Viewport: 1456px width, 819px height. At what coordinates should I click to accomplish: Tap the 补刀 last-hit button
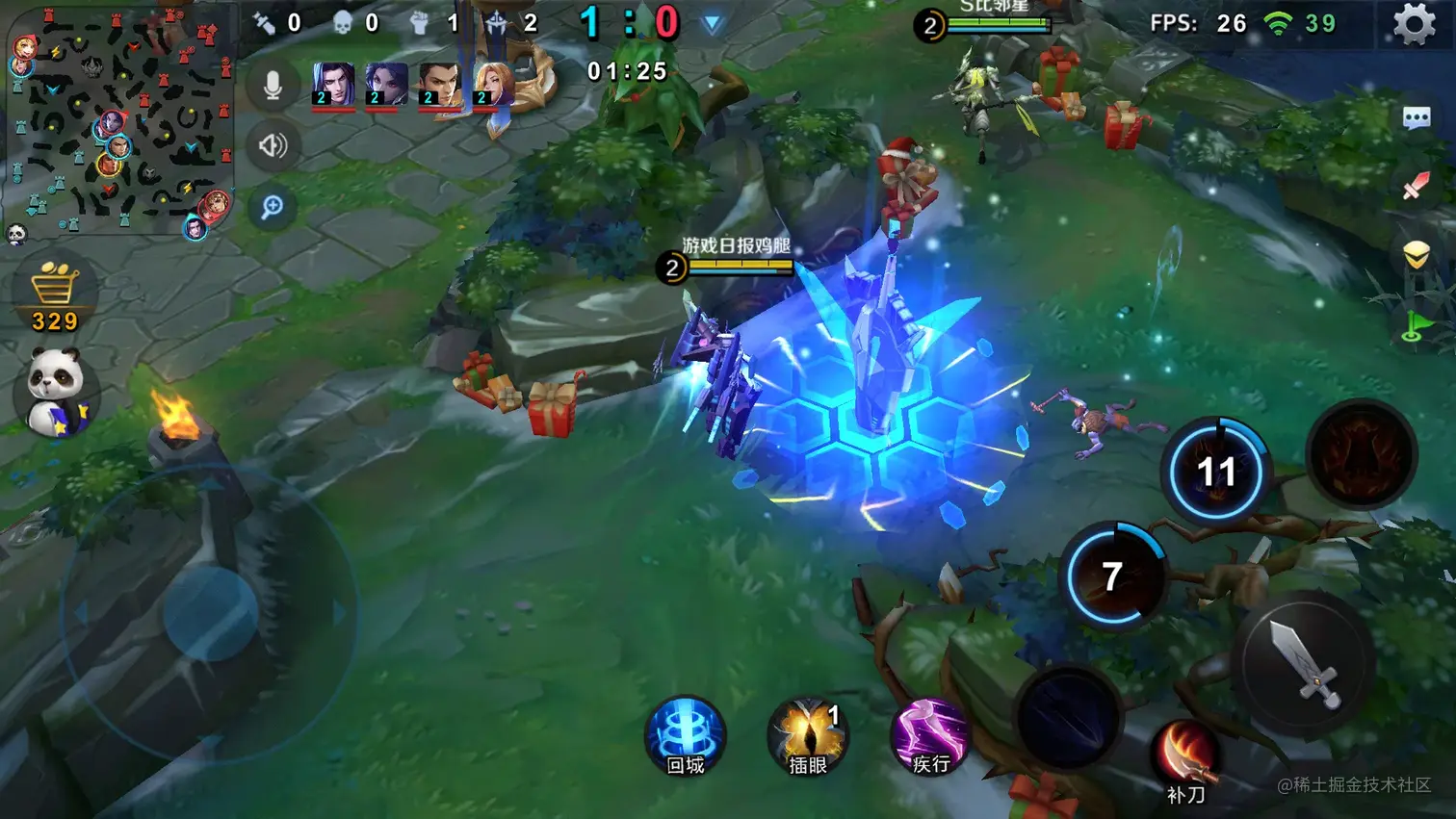point(1185,758)
